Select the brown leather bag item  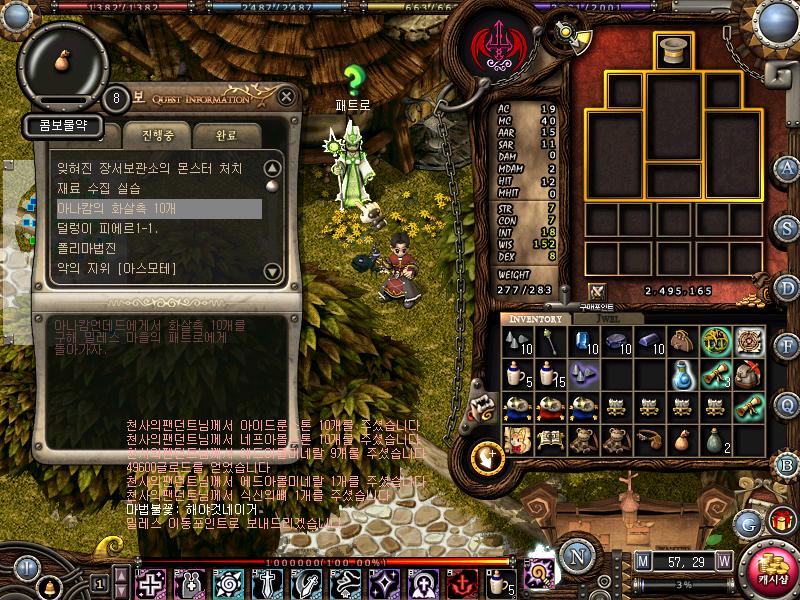(683, 342)
